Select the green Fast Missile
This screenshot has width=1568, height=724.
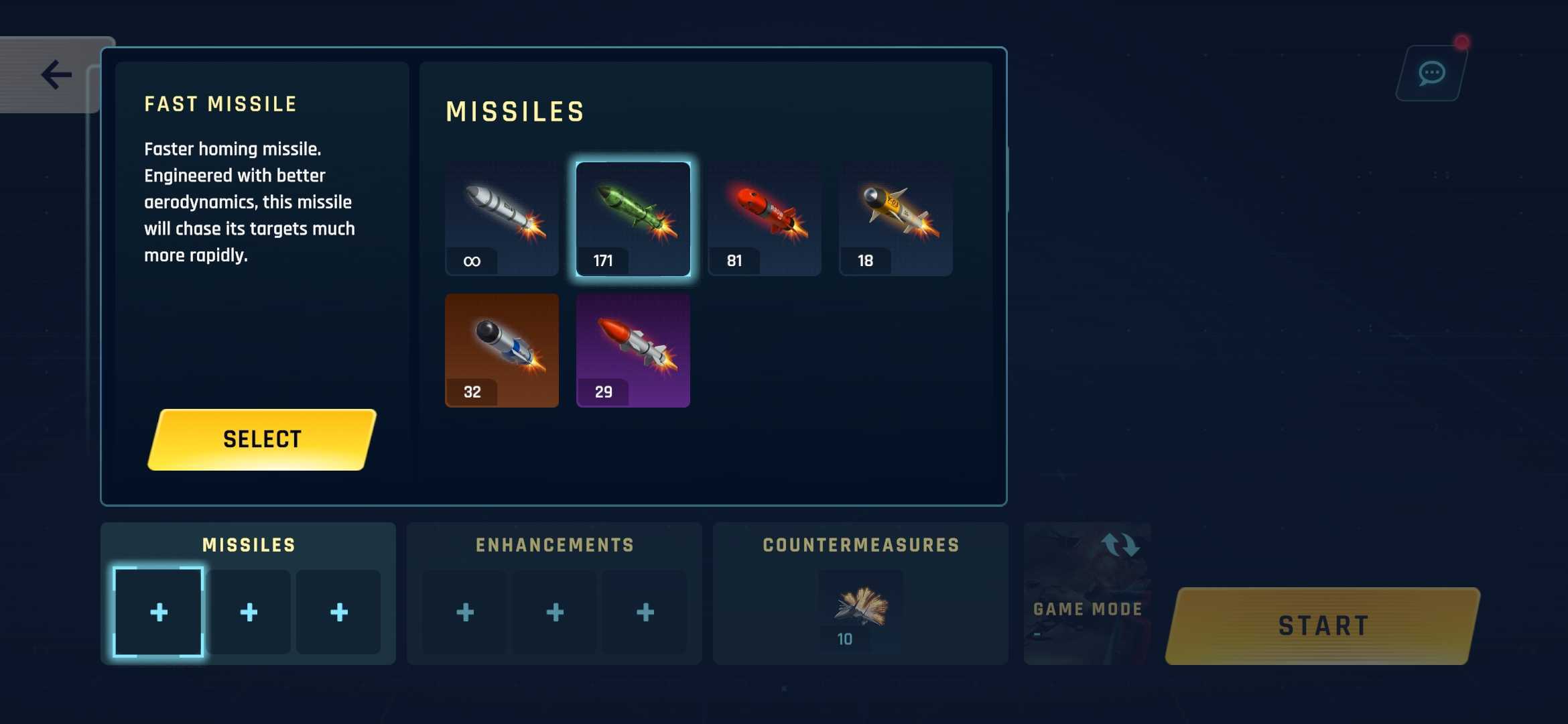[x=633, y=218]
